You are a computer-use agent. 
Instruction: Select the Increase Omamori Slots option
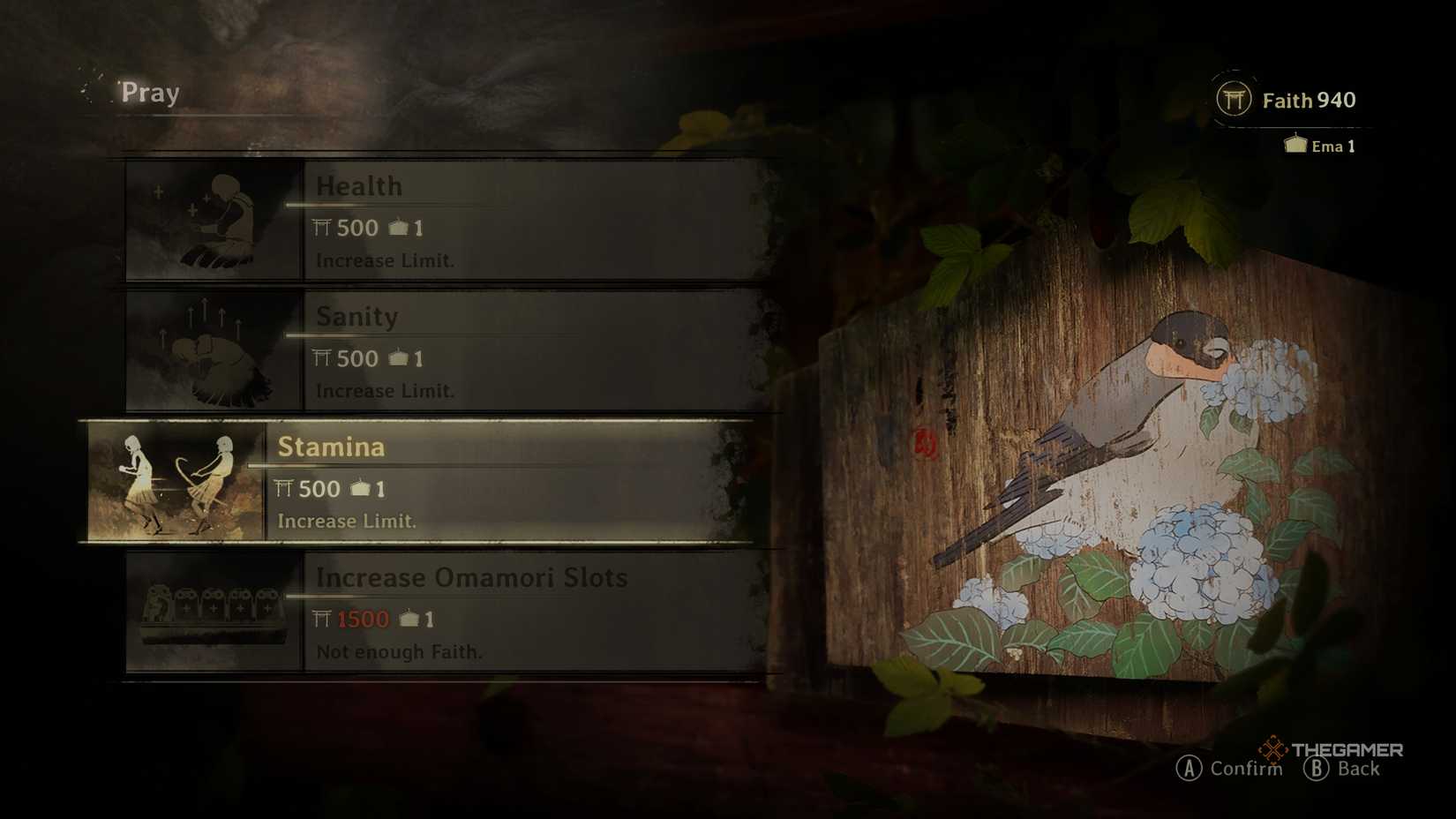(529, 612)
